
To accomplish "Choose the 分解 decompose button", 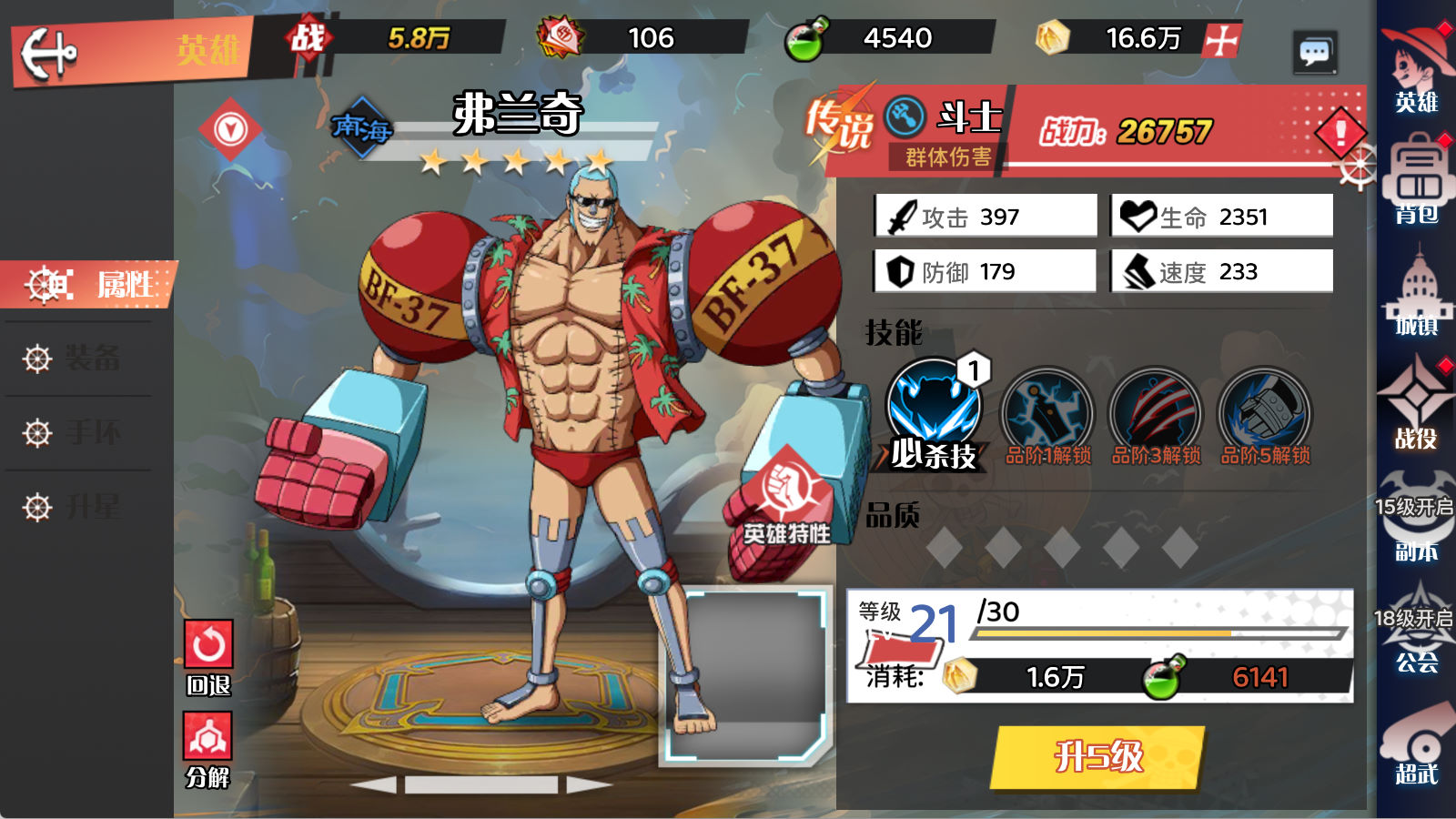I will click(x=208, y=736).
